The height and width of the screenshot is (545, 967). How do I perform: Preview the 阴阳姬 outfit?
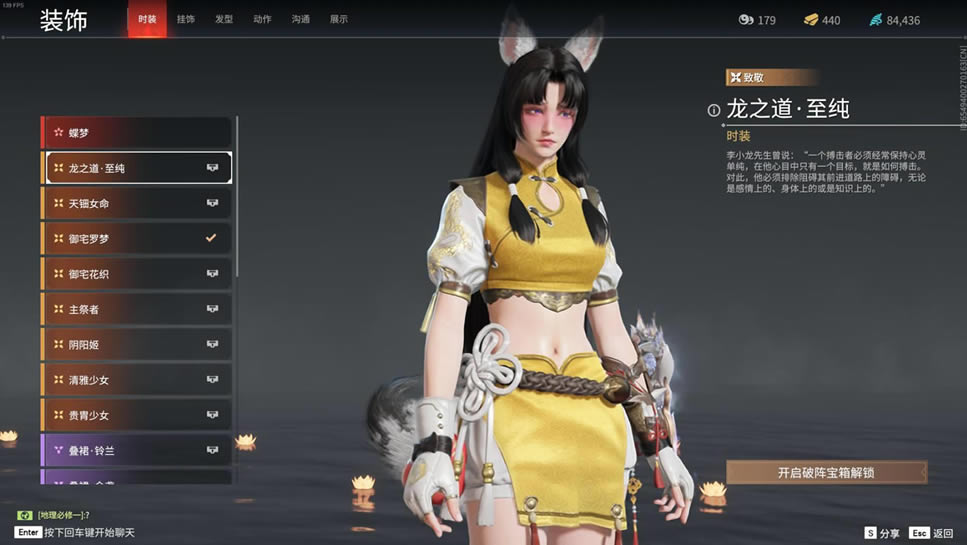tap(136, 344)
